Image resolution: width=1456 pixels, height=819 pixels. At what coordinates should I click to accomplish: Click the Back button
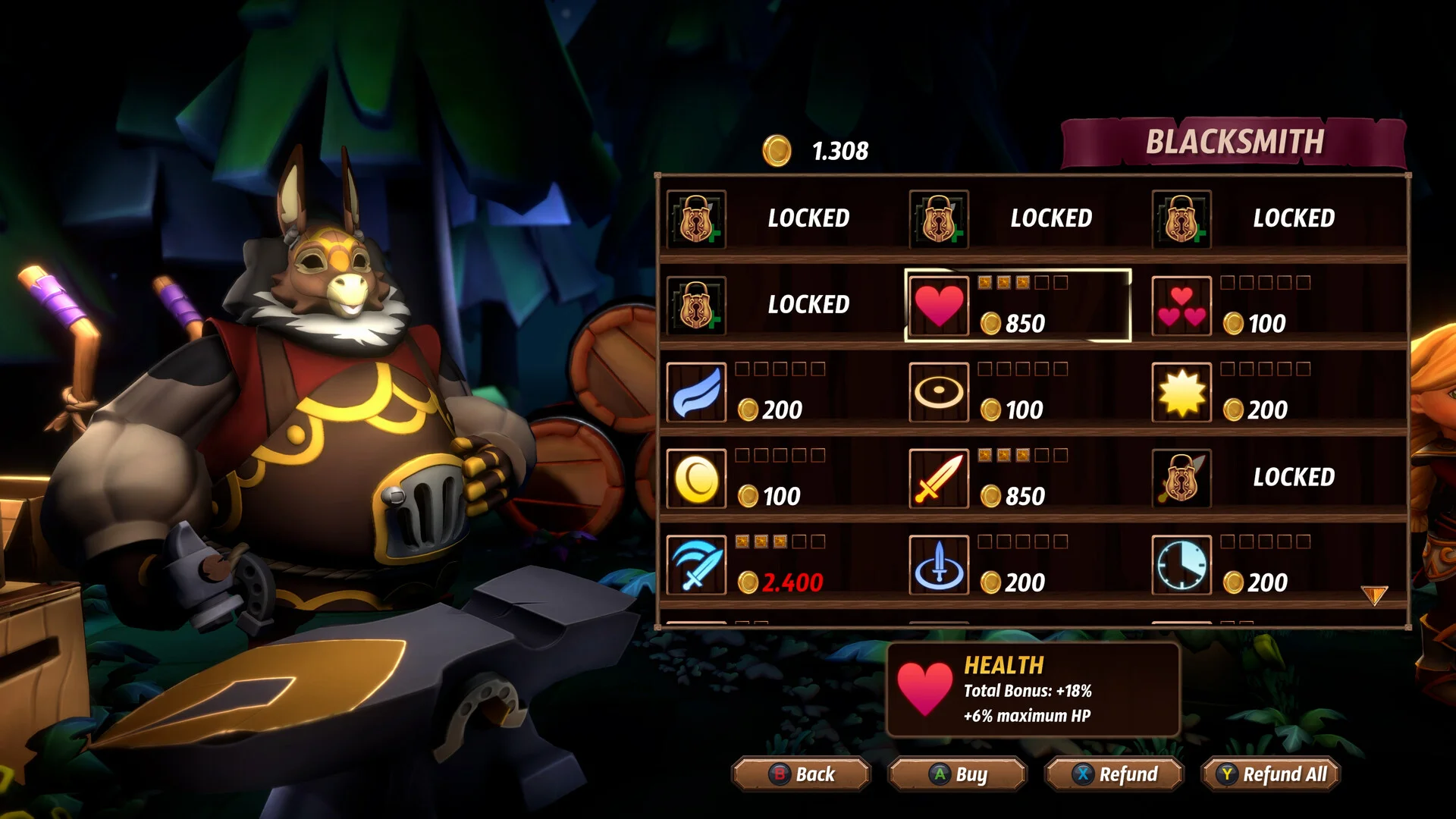(x=801, y=774)
